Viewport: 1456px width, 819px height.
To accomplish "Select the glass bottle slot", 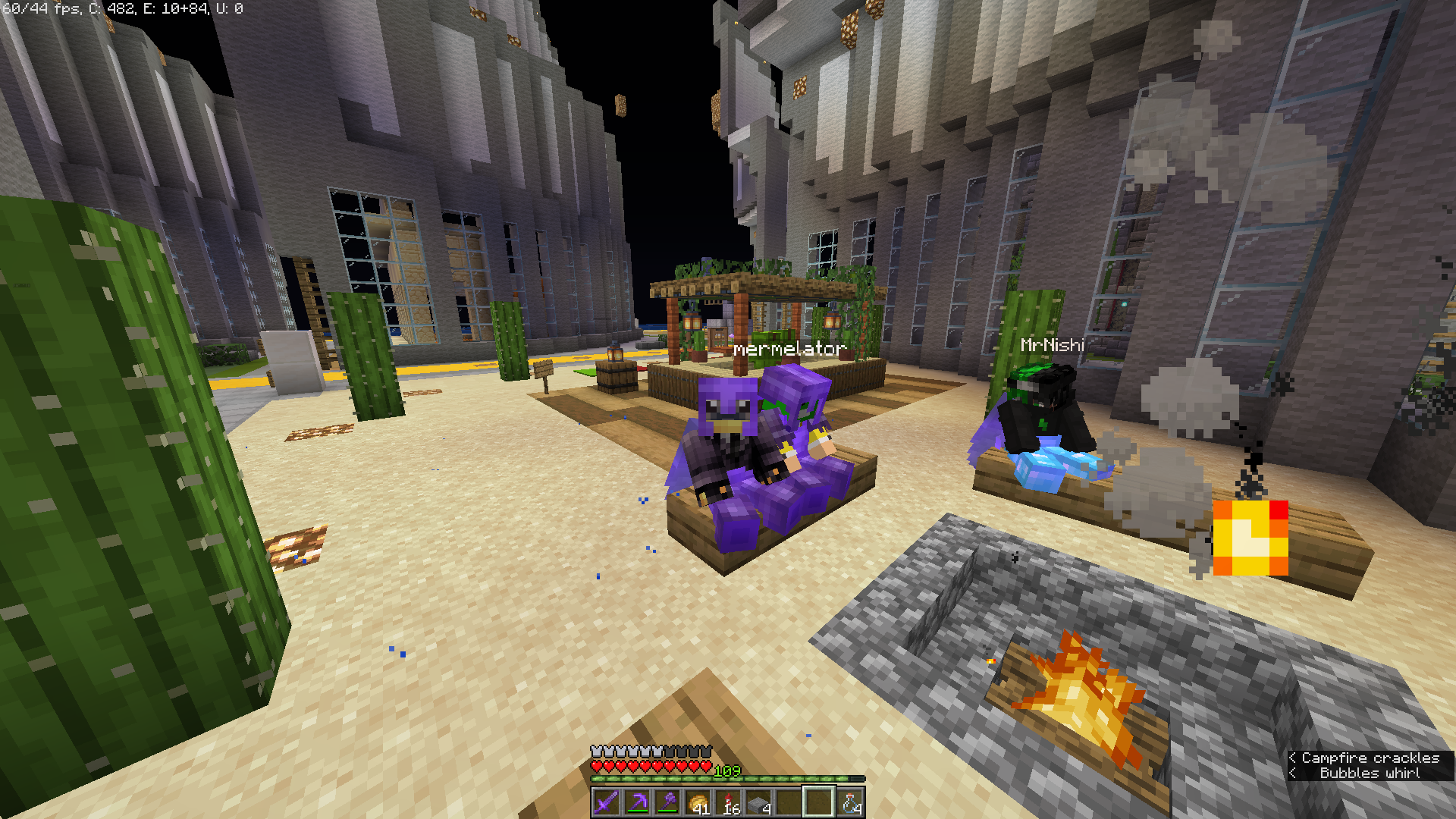I will click(849, 802).
